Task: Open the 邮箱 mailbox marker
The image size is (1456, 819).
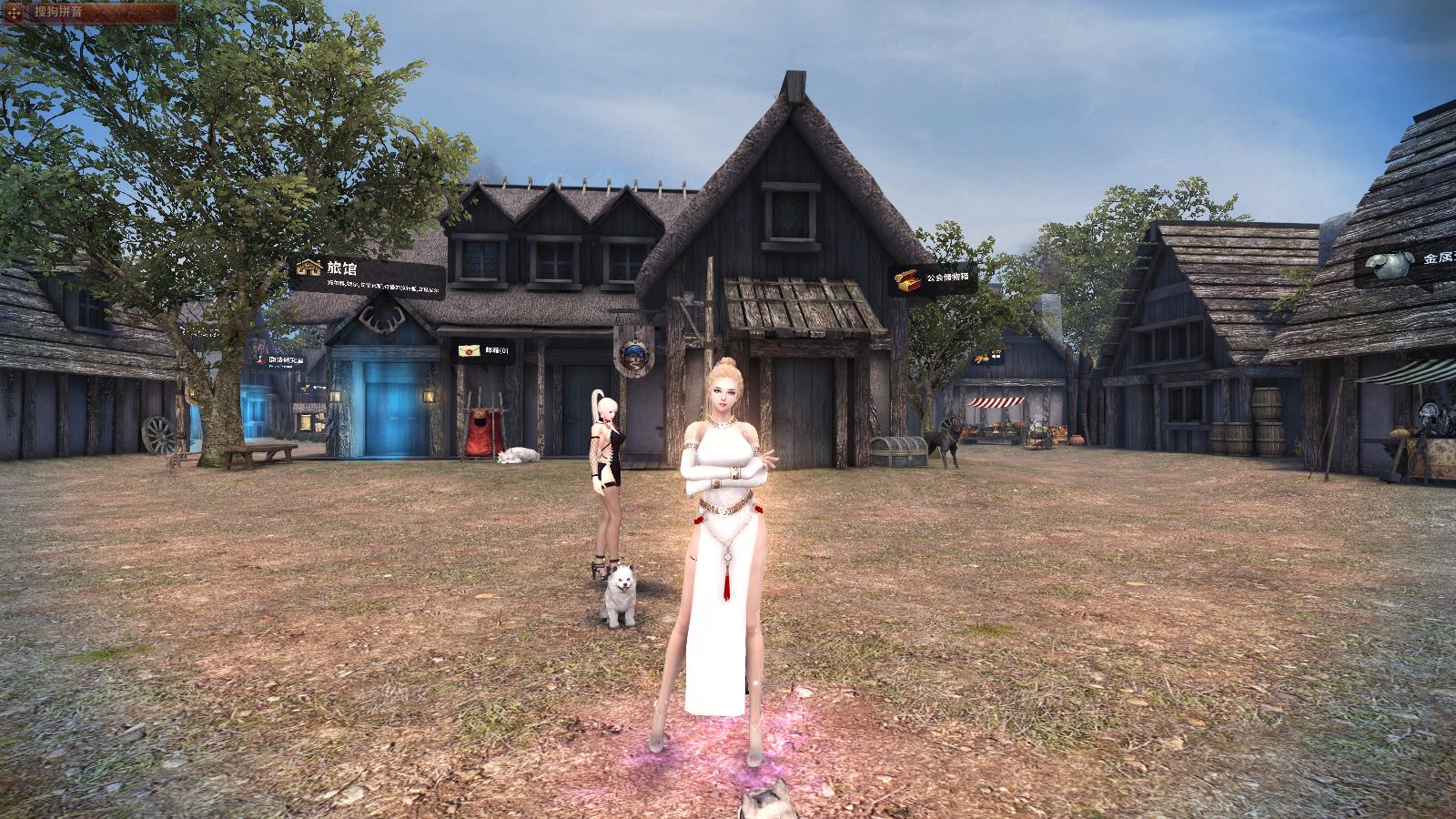Action: 484,350
